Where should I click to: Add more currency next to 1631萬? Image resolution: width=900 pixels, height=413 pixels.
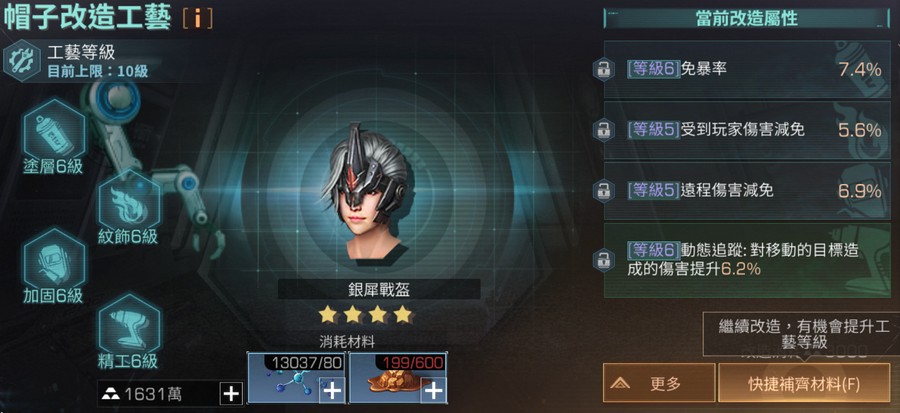click(231, 393)
